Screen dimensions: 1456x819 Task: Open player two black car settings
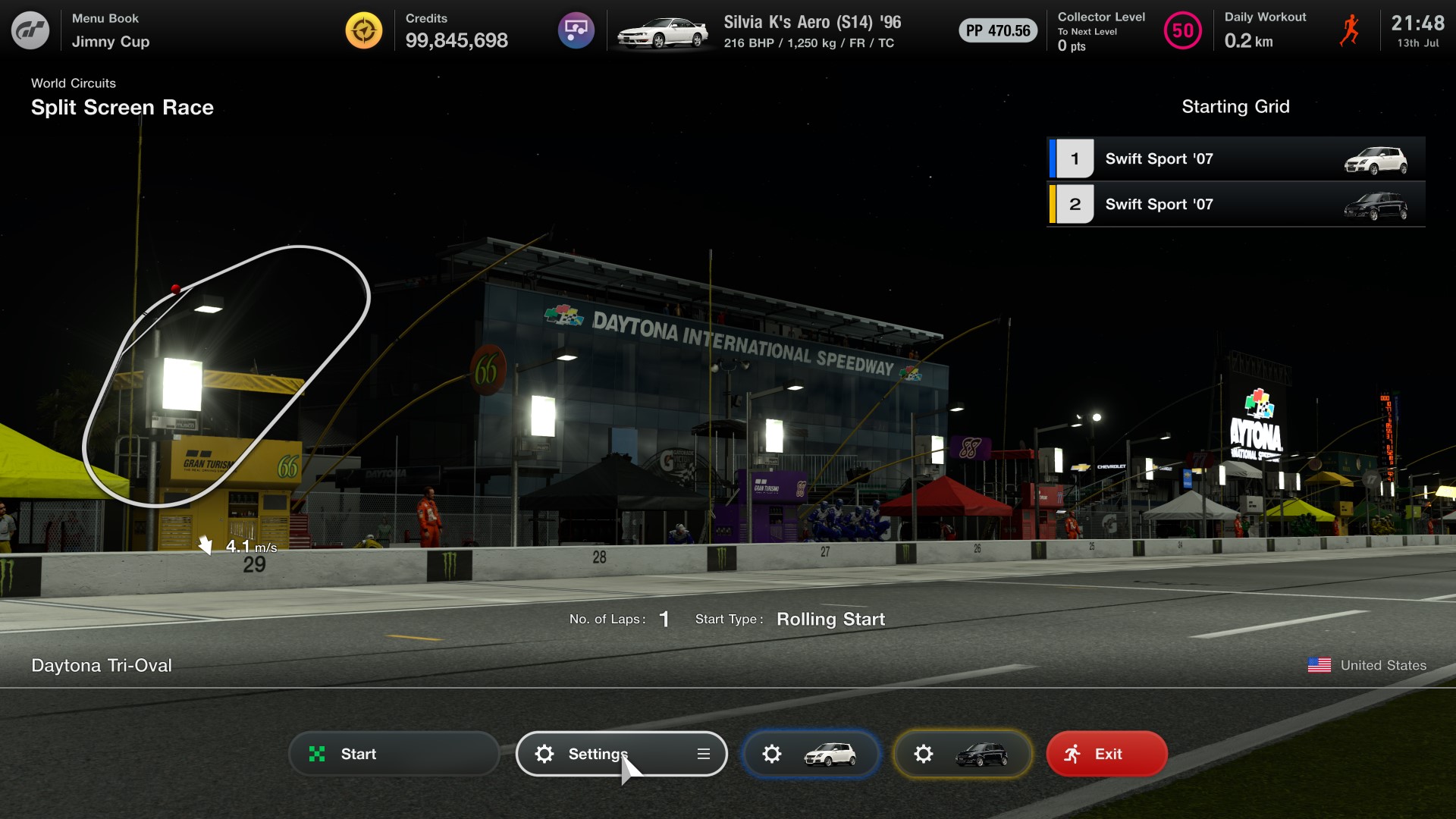point(962,754)
